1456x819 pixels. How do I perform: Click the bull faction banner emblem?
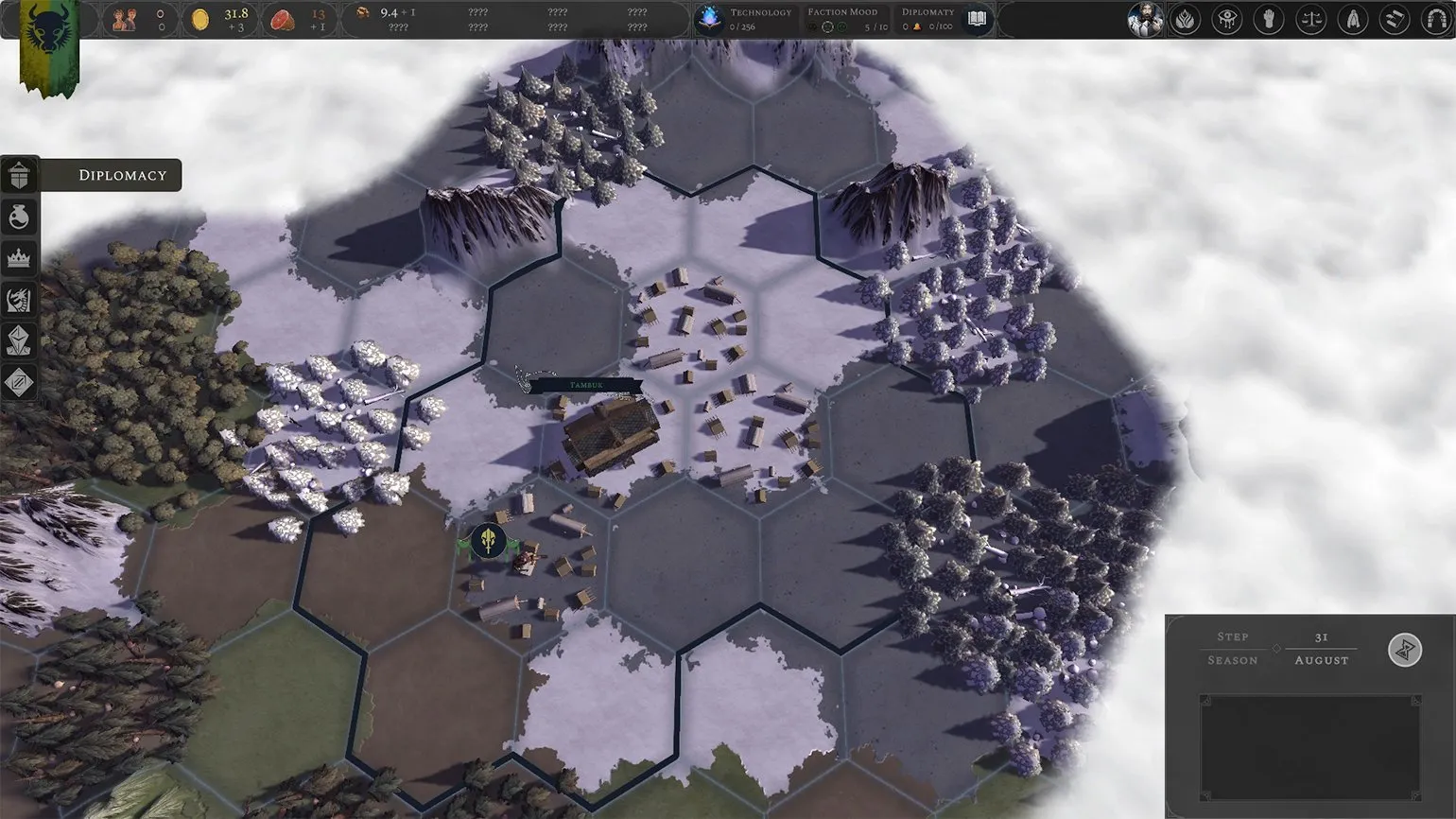[47, 32]
